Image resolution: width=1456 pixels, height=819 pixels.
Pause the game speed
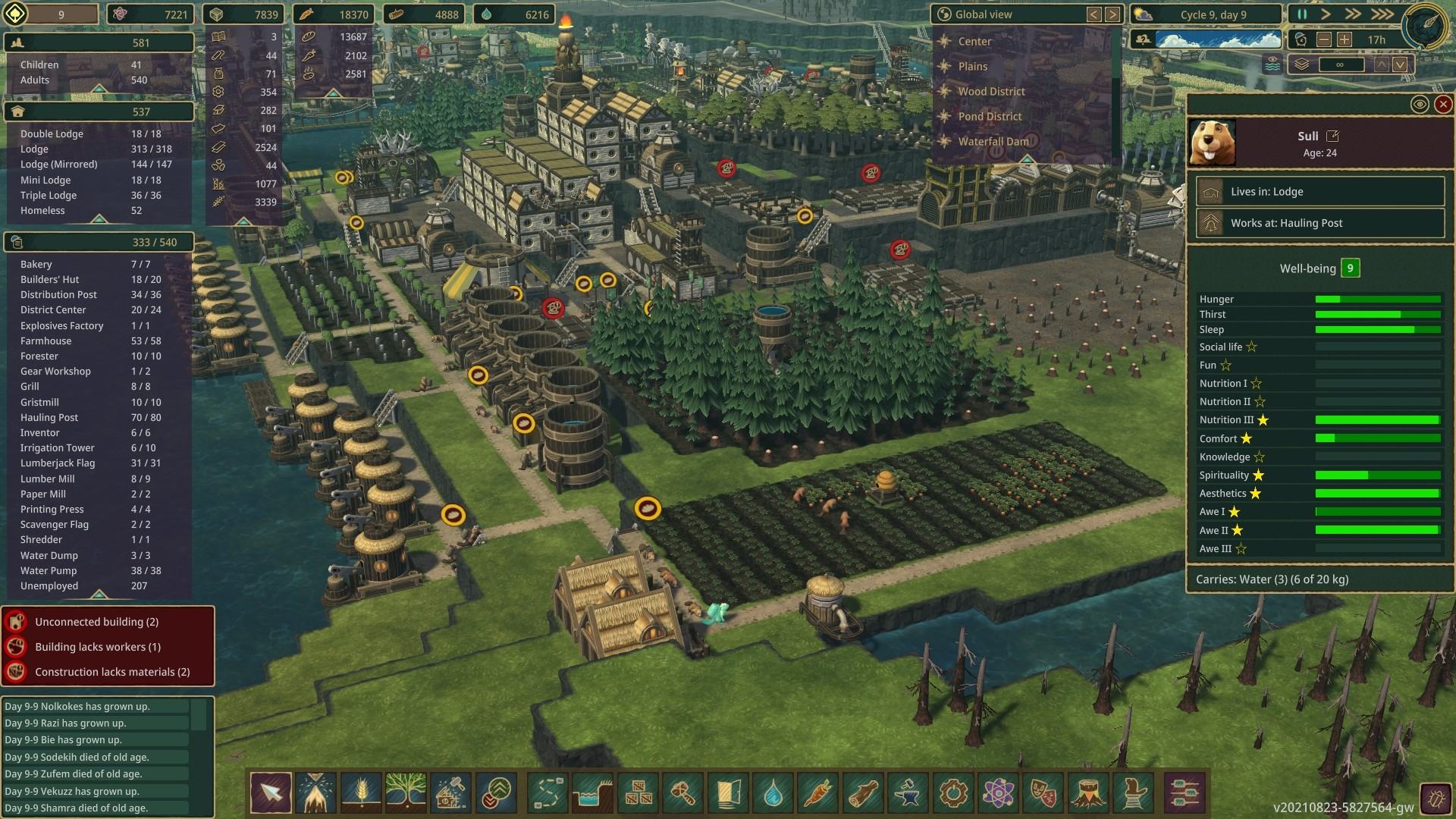1302,14
